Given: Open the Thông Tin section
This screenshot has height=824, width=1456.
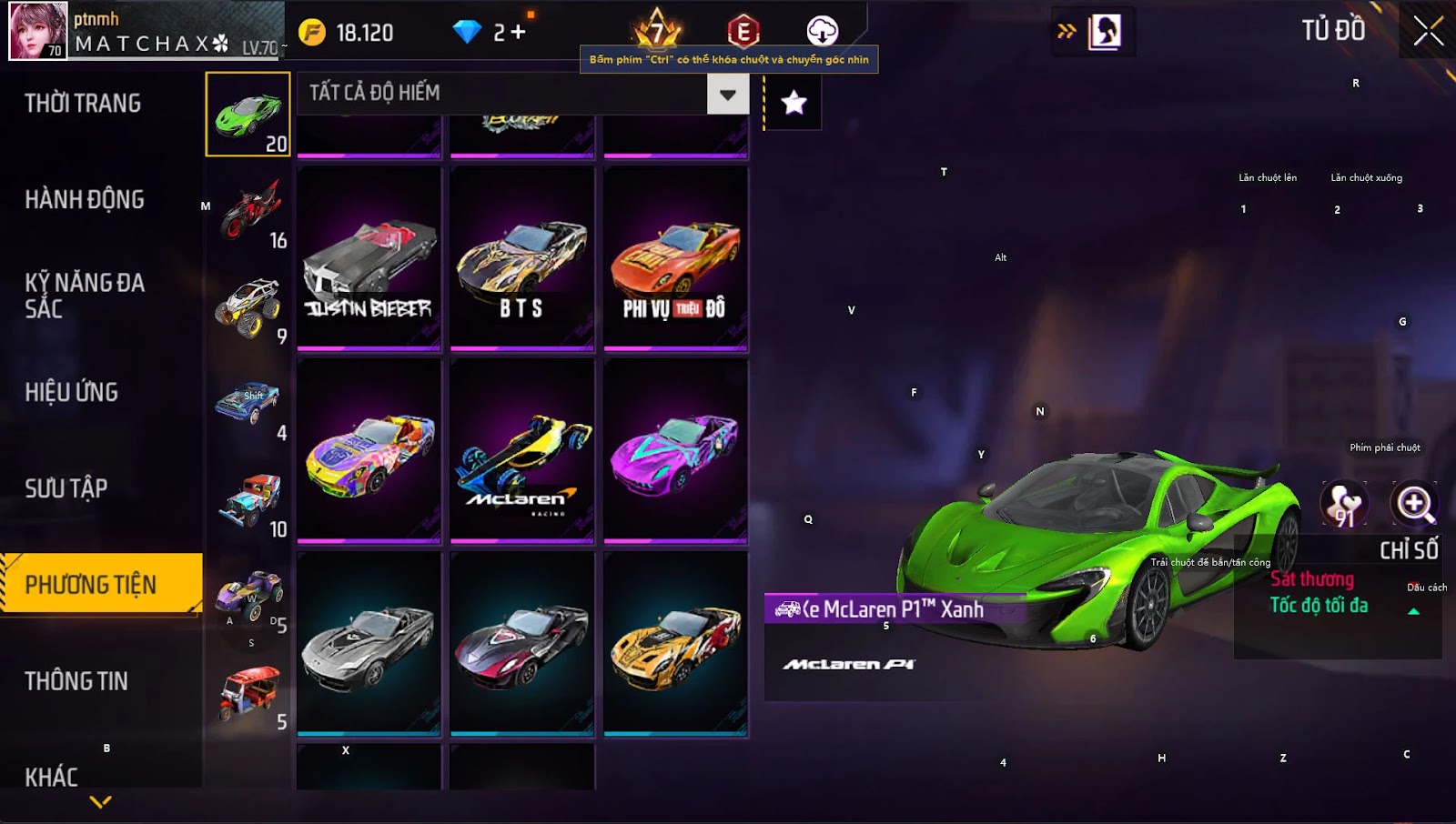Looking at the screenshot, I should (x=76, y=681).
